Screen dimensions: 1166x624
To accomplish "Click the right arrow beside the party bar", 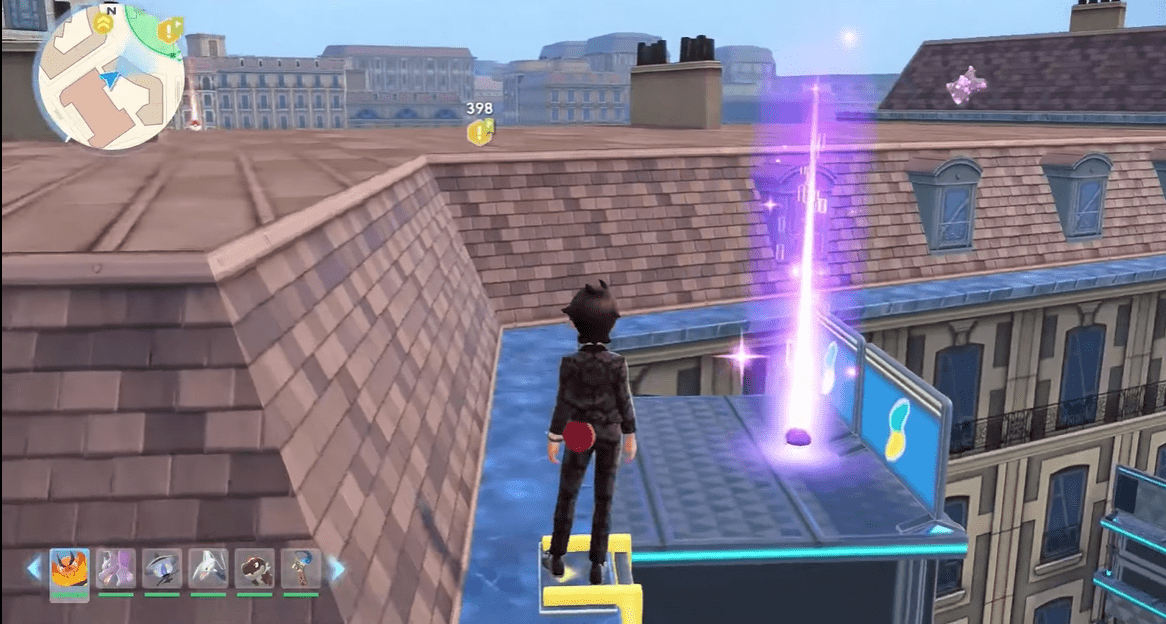I will tap(337, 569).
